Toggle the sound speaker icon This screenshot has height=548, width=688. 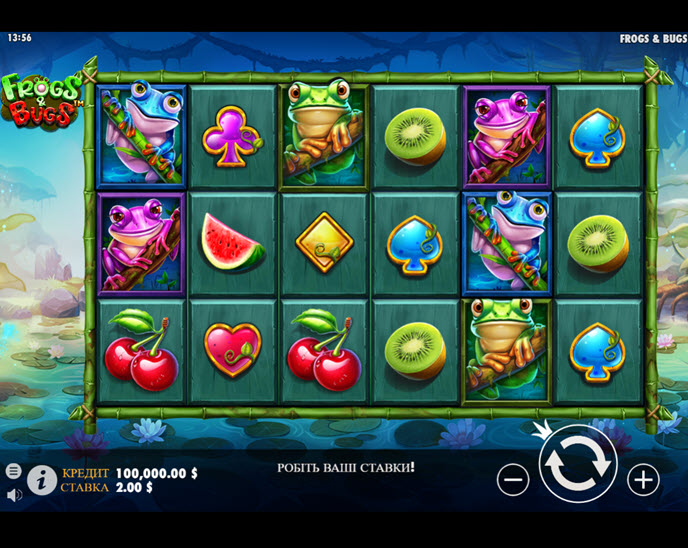(x=14, y=494)
